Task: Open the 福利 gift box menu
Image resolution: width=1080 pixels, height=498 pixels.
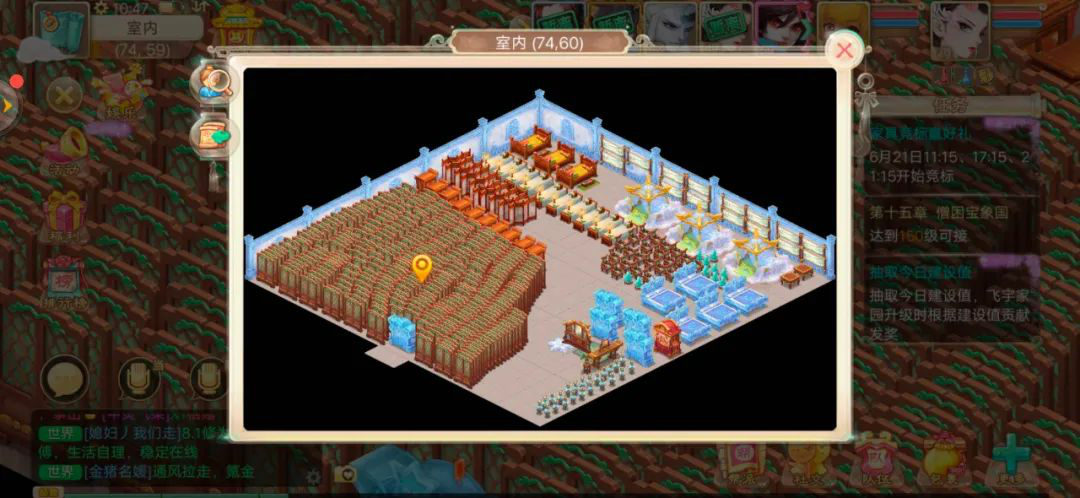Action: tap(64, 217)
